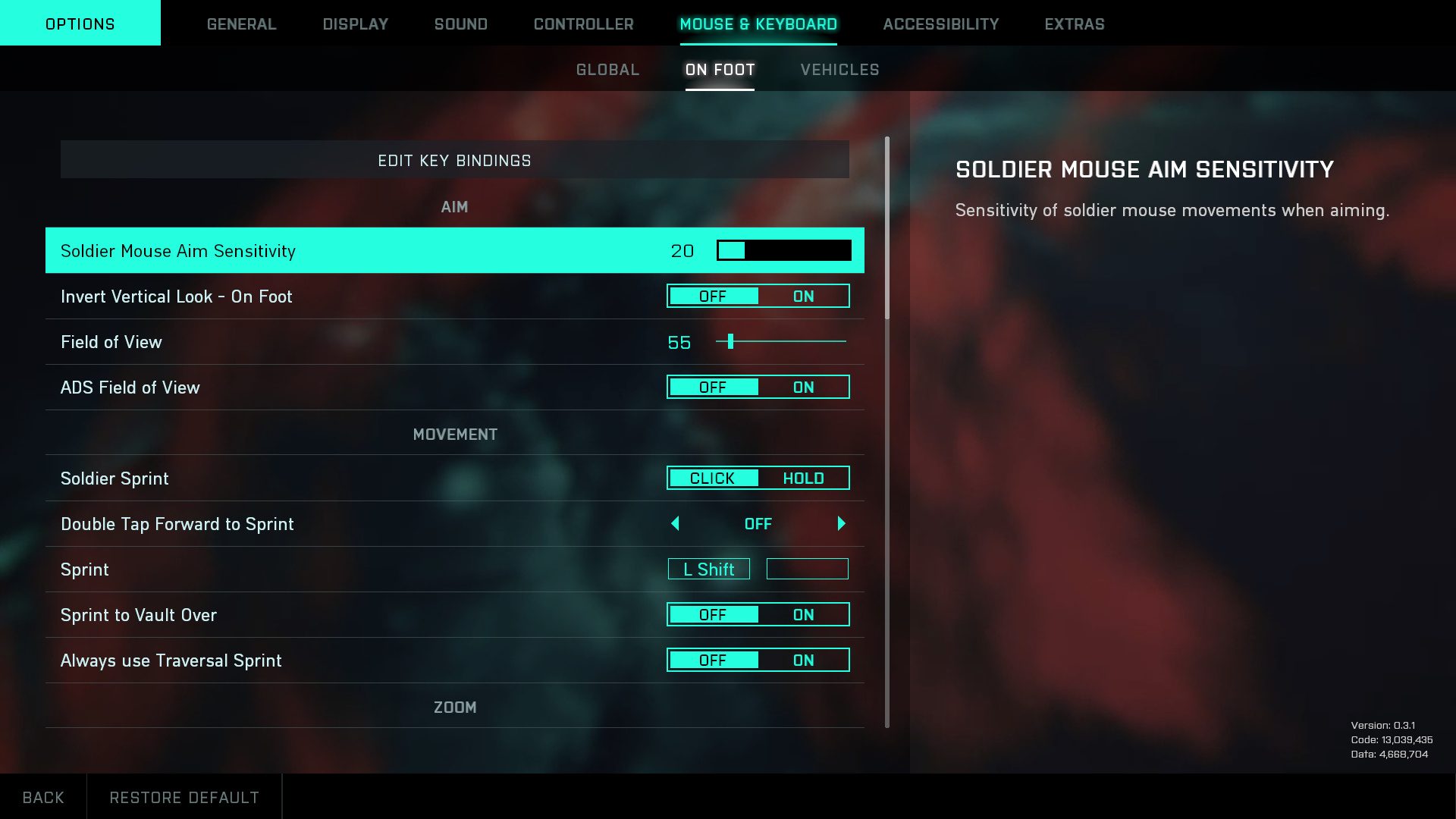Click right arrow for Double Tap Forward to Sprint
The height and width of the screenshot is (819, 1456).
[x=841, y=523]
